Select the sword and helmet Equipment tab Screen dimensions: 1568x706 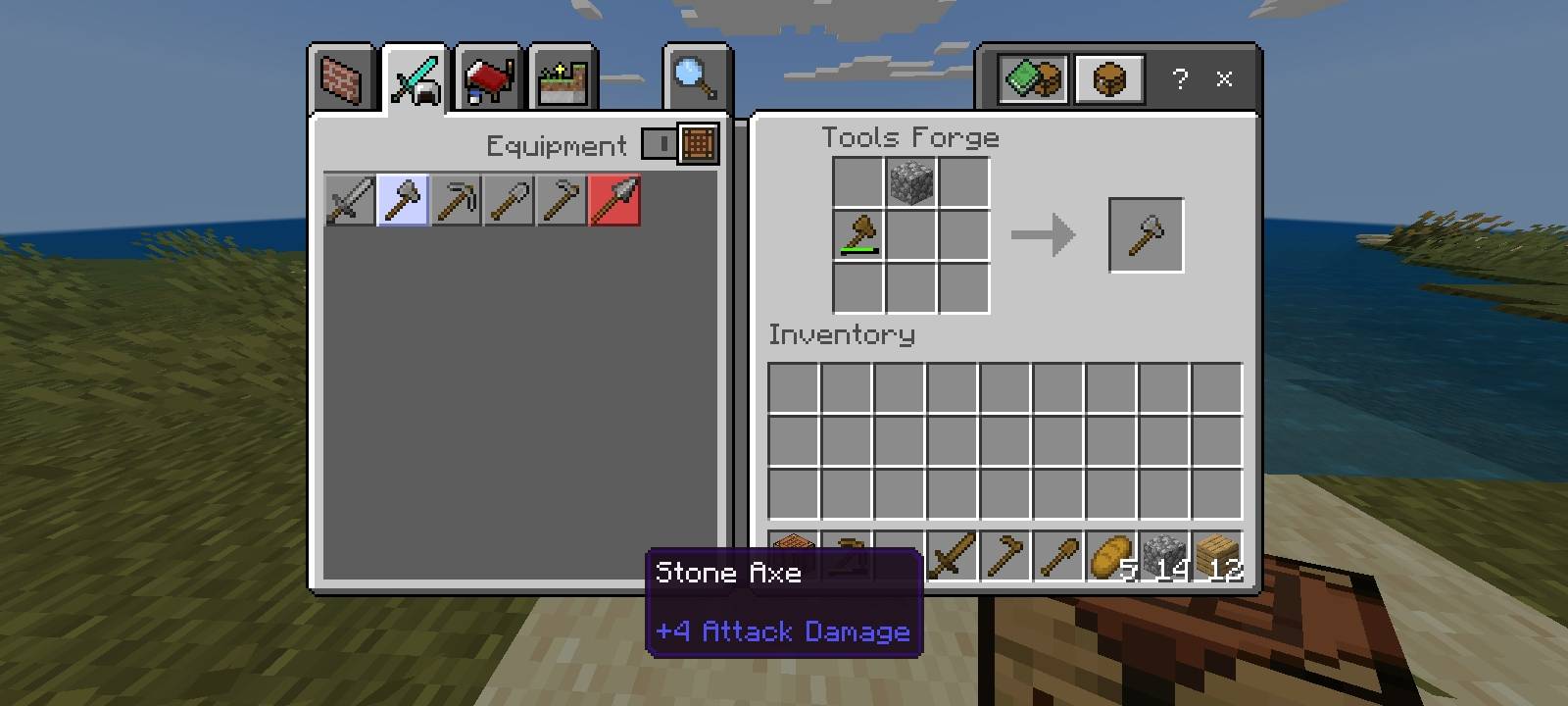(415, 79)
